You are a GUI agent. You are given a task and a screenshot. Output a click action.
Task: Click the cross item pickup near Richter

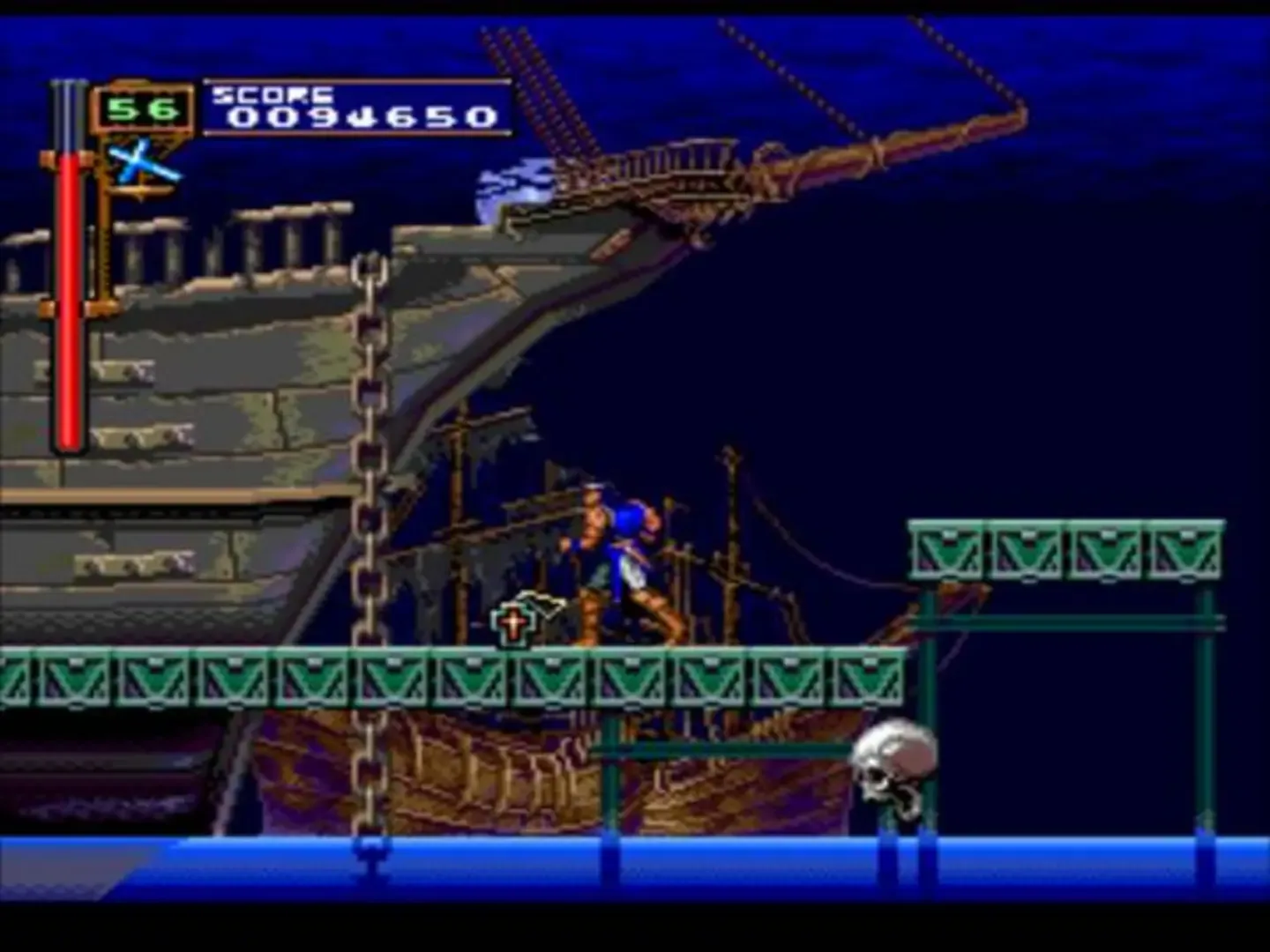514,624
